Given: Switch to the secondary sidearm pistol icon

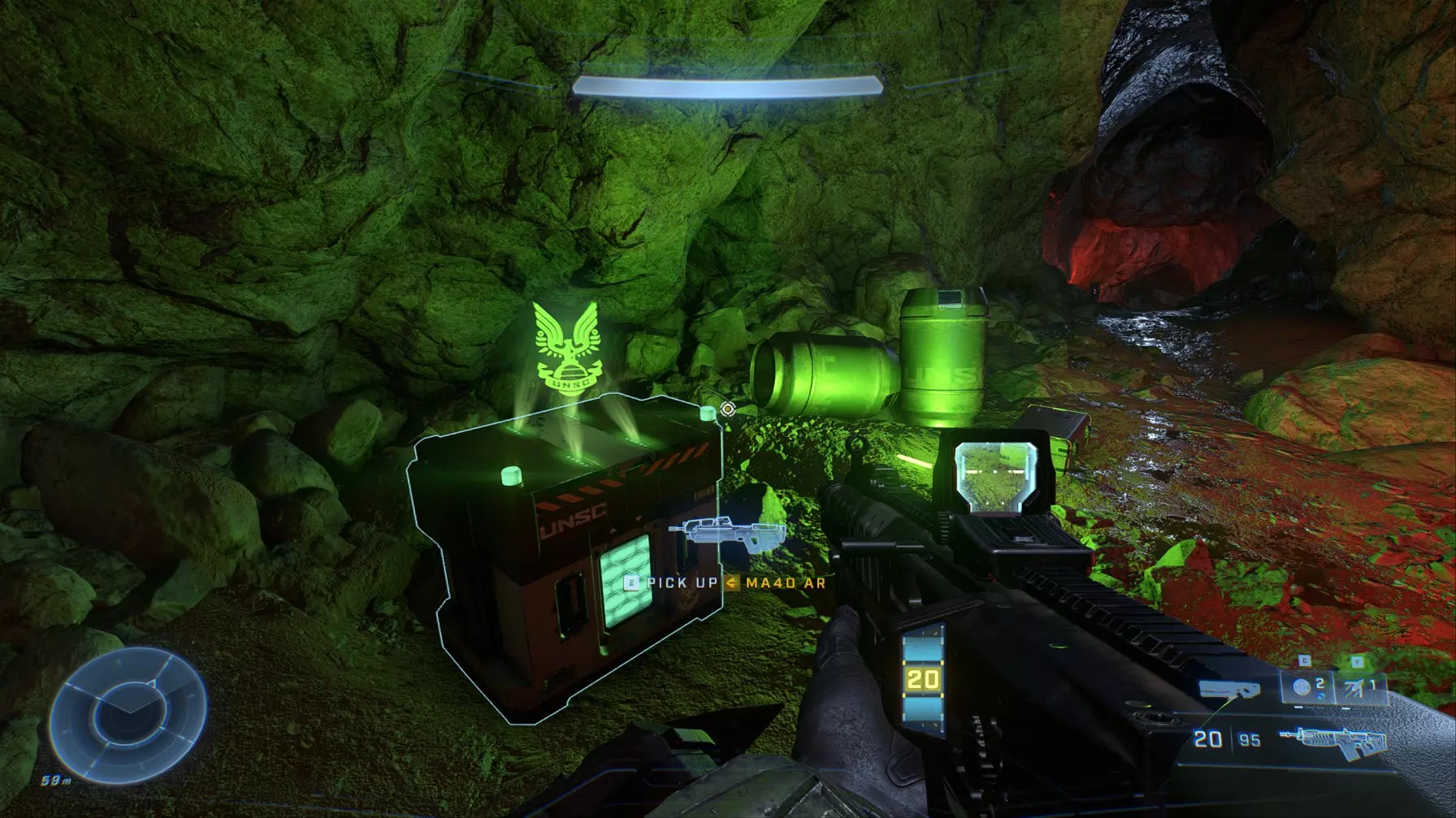Looking at the screenshot, I should tap(1230, 691).
